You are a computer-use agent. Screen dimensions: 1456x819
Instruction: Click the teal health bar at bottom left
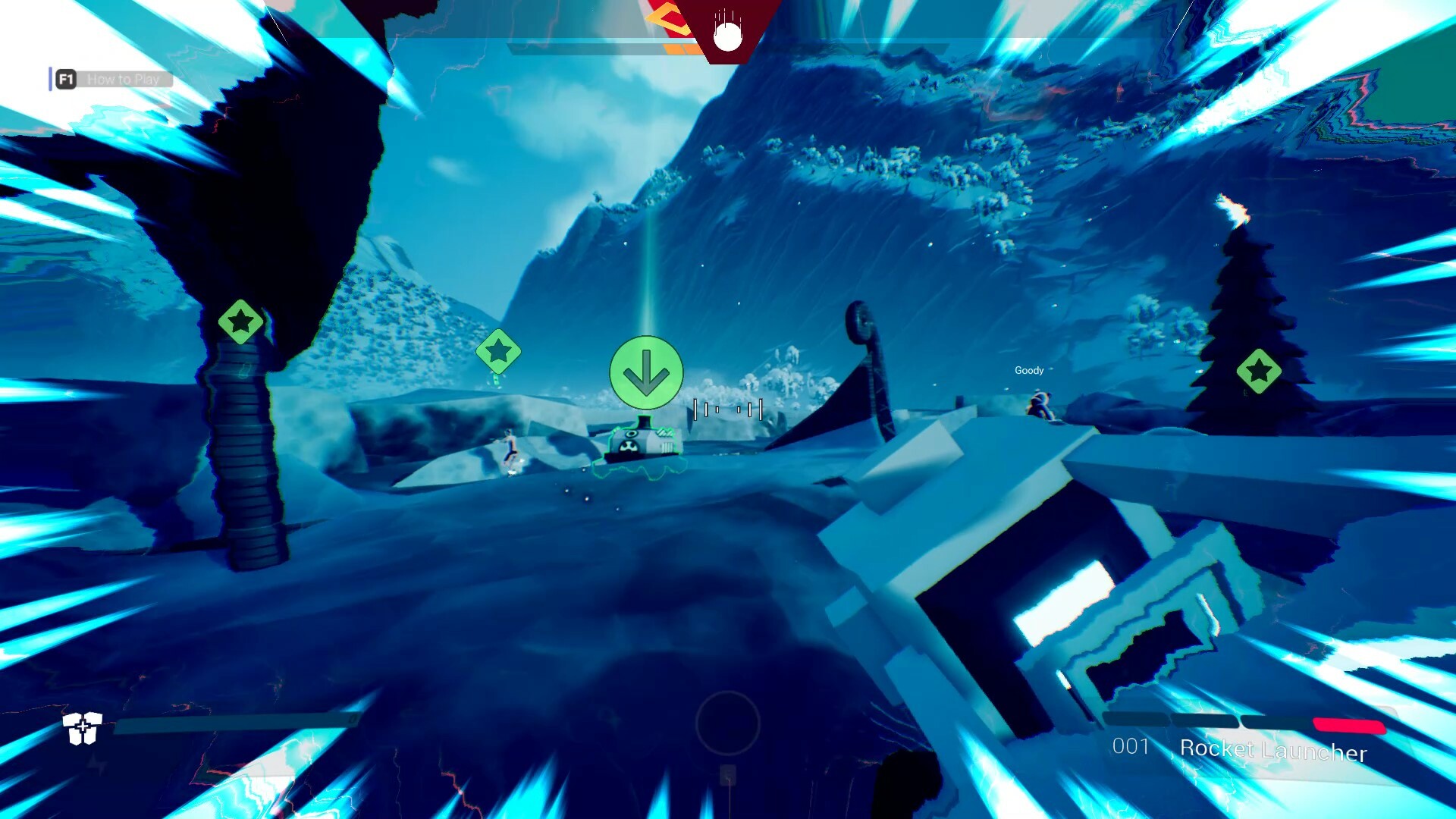click(x=235, y=726)
